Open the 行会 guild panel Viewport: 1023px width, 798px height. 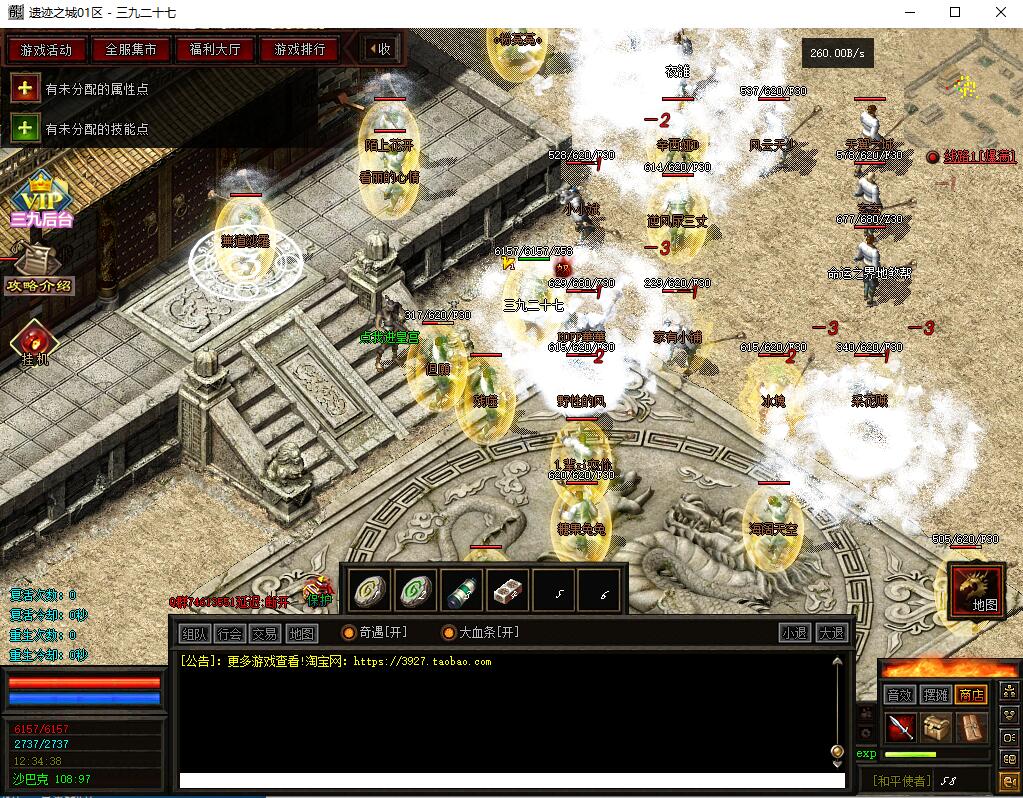pyautogui.click(x=230, y=633)
